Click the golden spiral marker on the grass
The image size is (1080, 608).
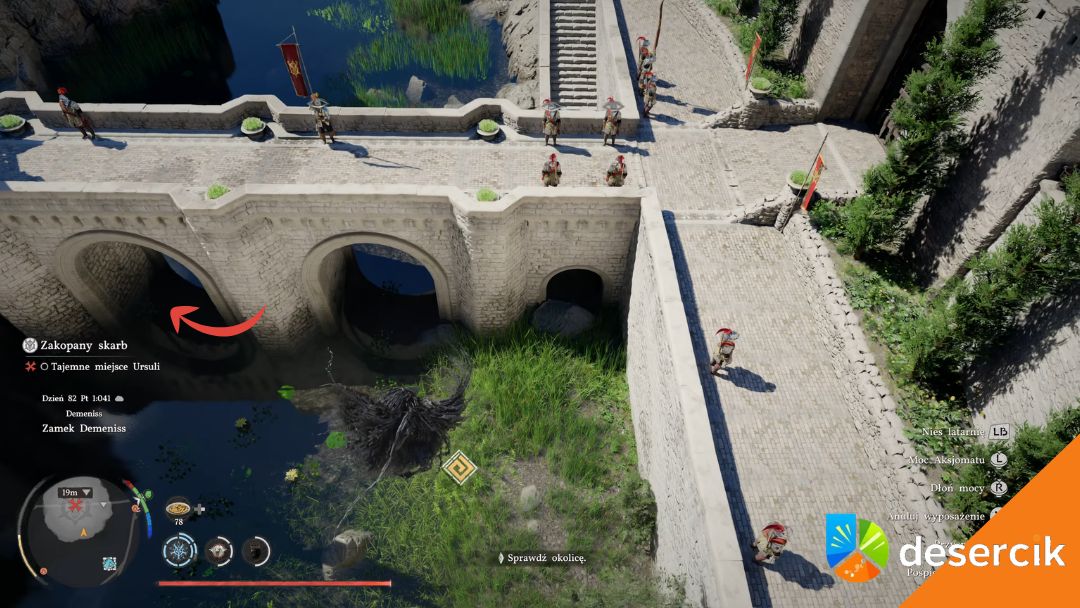point(459,467)
